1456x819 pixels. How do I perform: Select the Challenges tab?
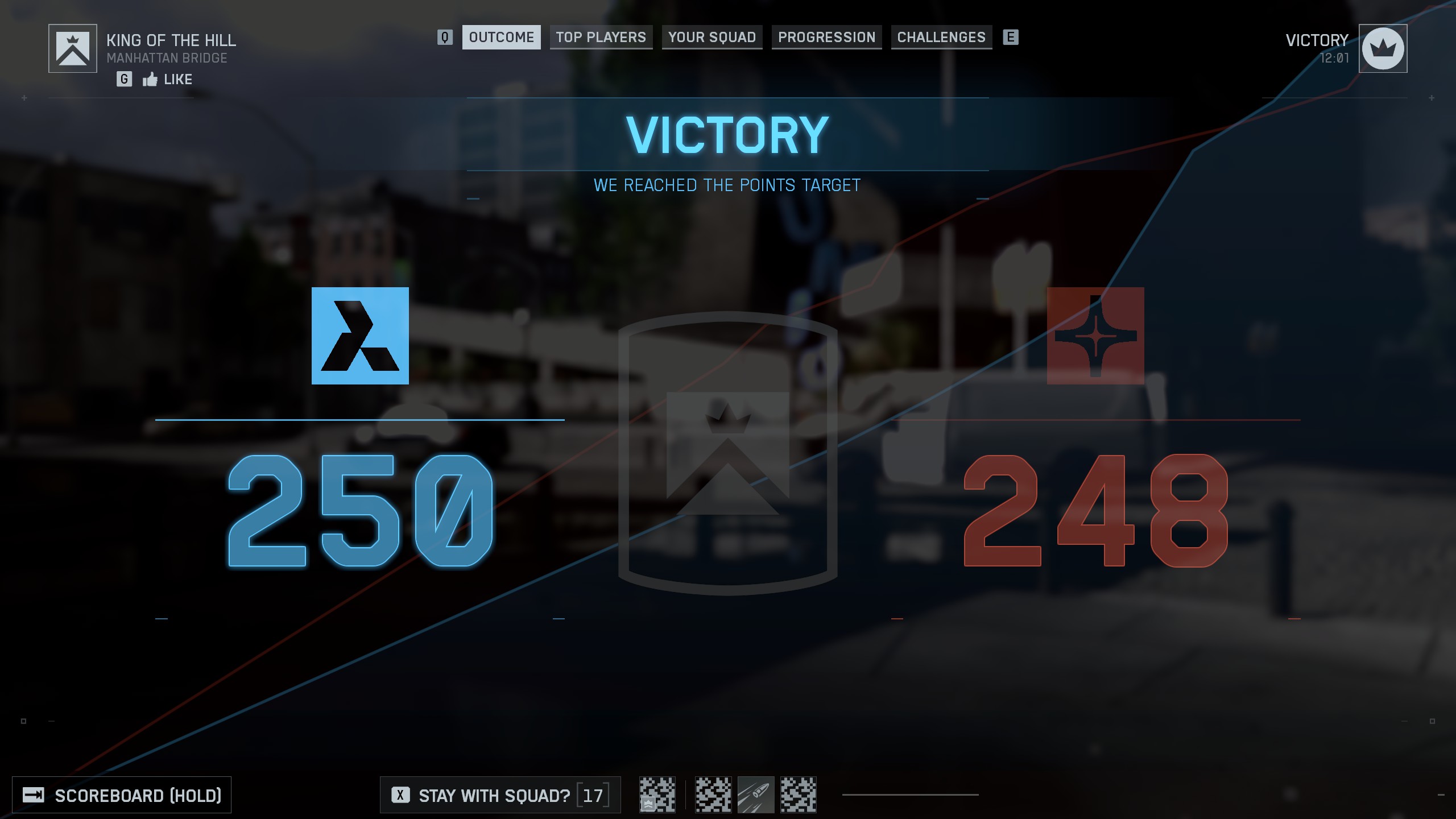pyautogui.click(x=941, y=38)
